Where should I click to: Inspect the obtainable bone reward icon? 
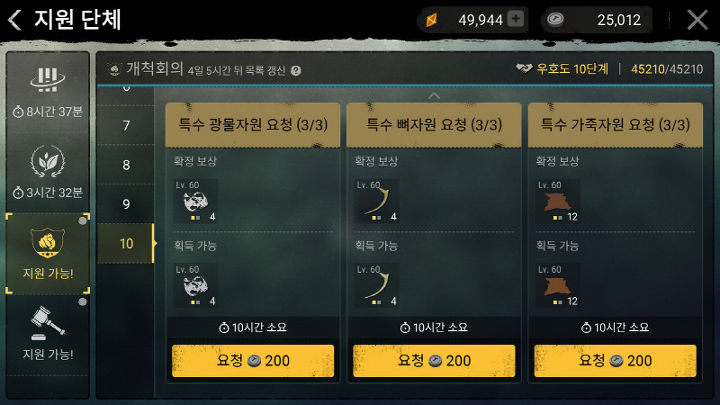(377, 285)
